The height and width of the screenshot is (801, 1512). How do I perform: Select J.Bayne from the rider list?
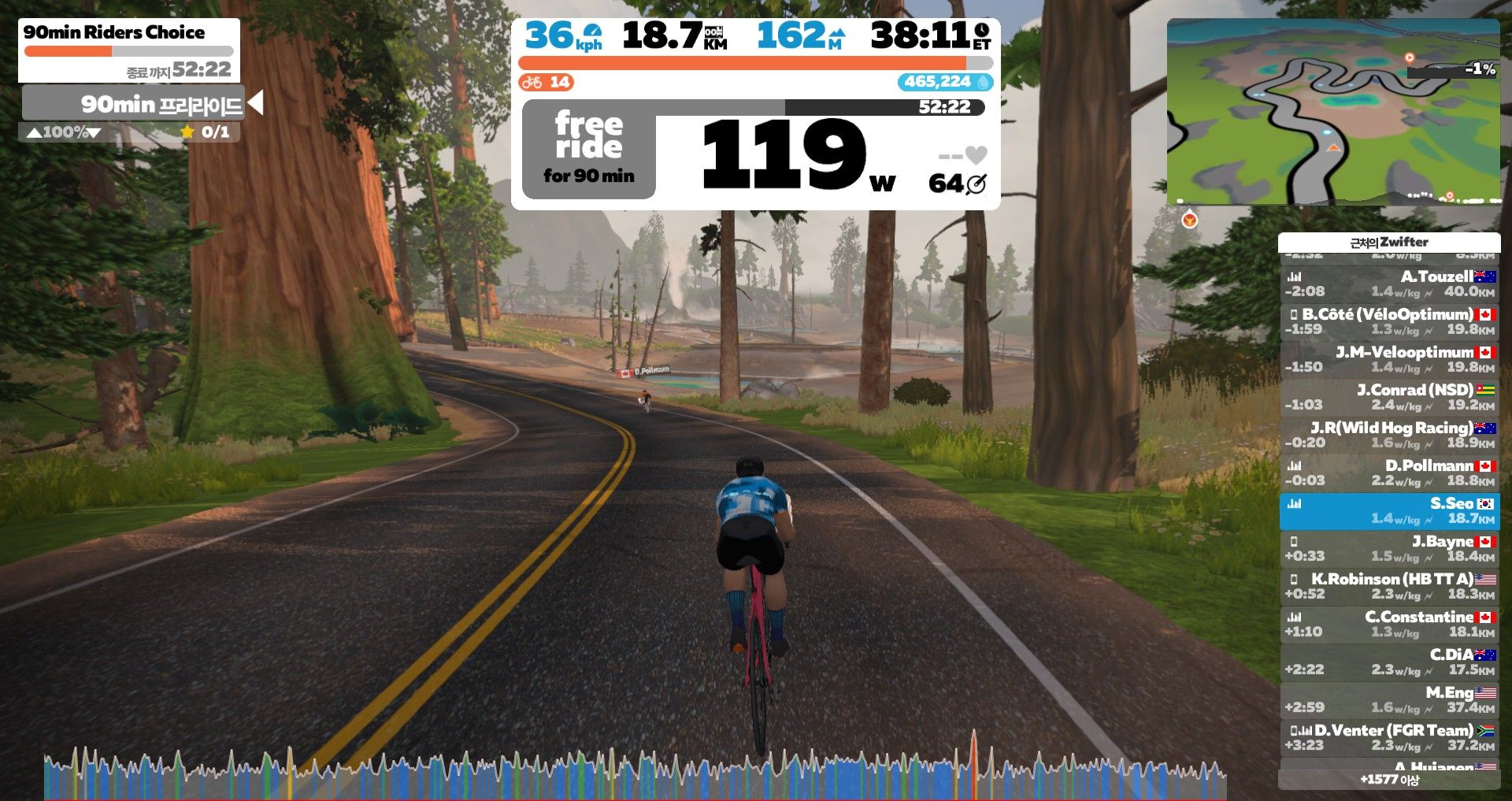pyautogui.click(x=1389, y=548)
